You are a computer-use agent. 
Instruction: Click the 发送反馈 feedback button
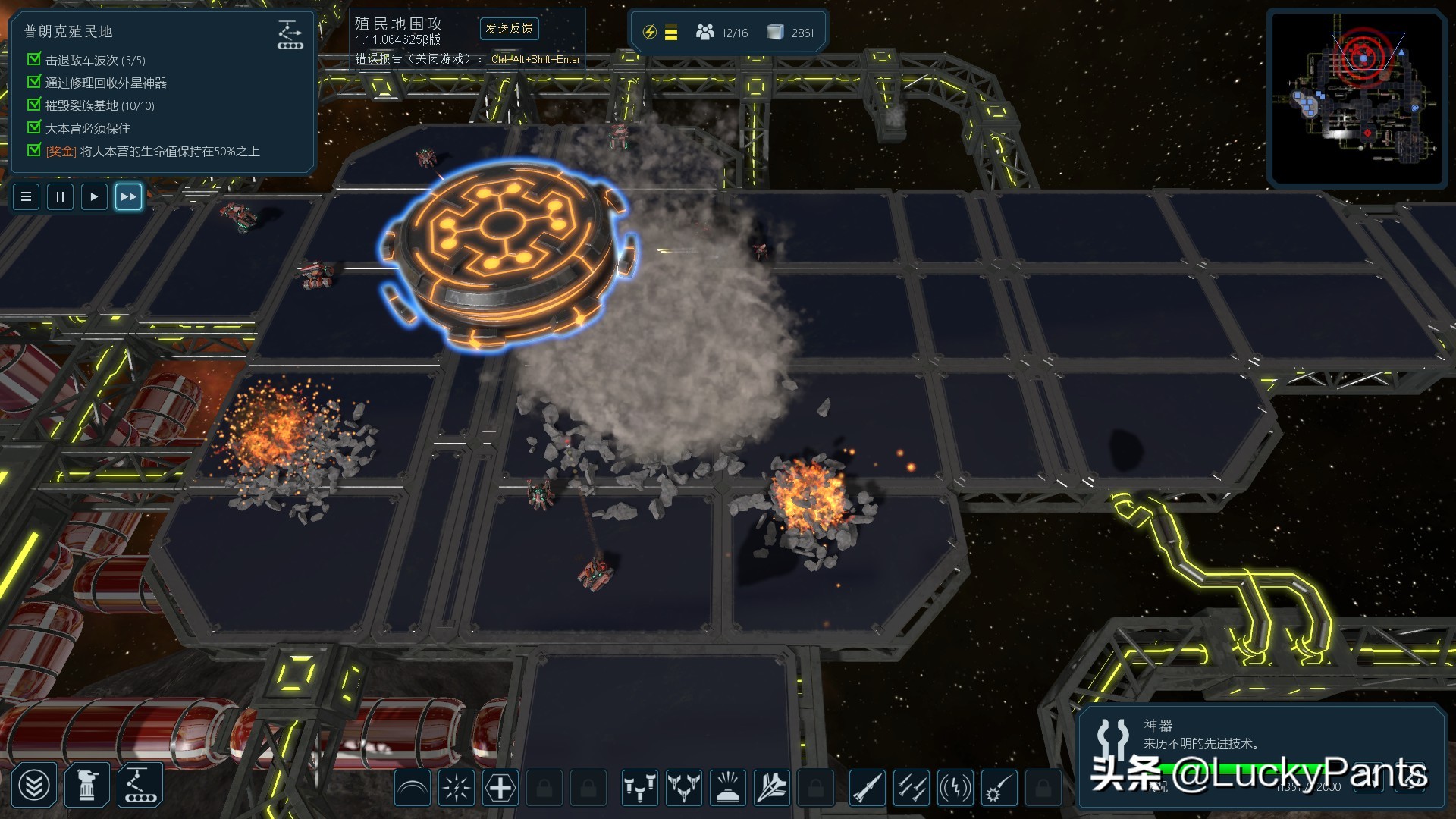(x=509, y=29)
